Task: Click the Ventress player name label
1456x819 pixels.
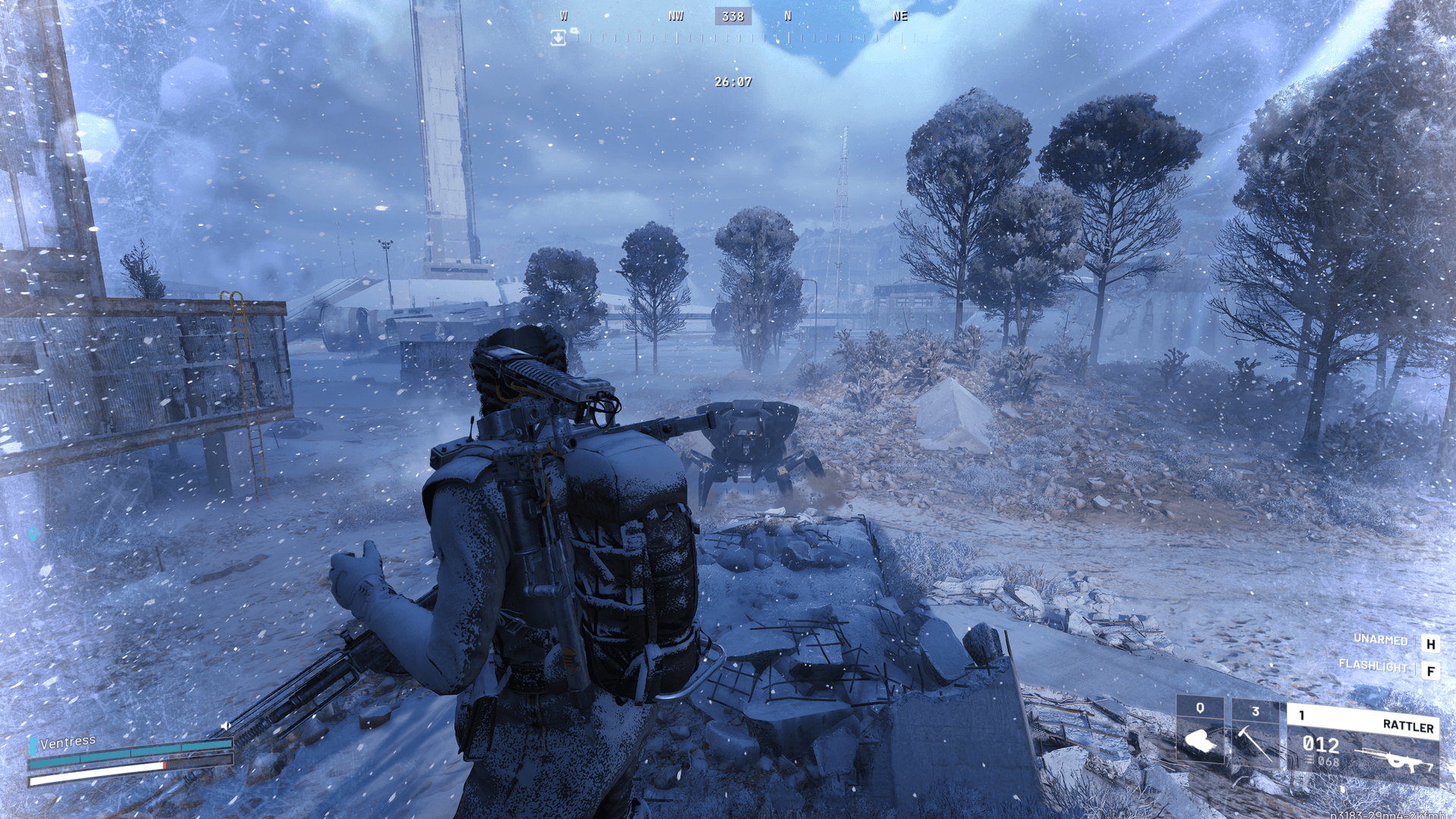Action: 68,742
